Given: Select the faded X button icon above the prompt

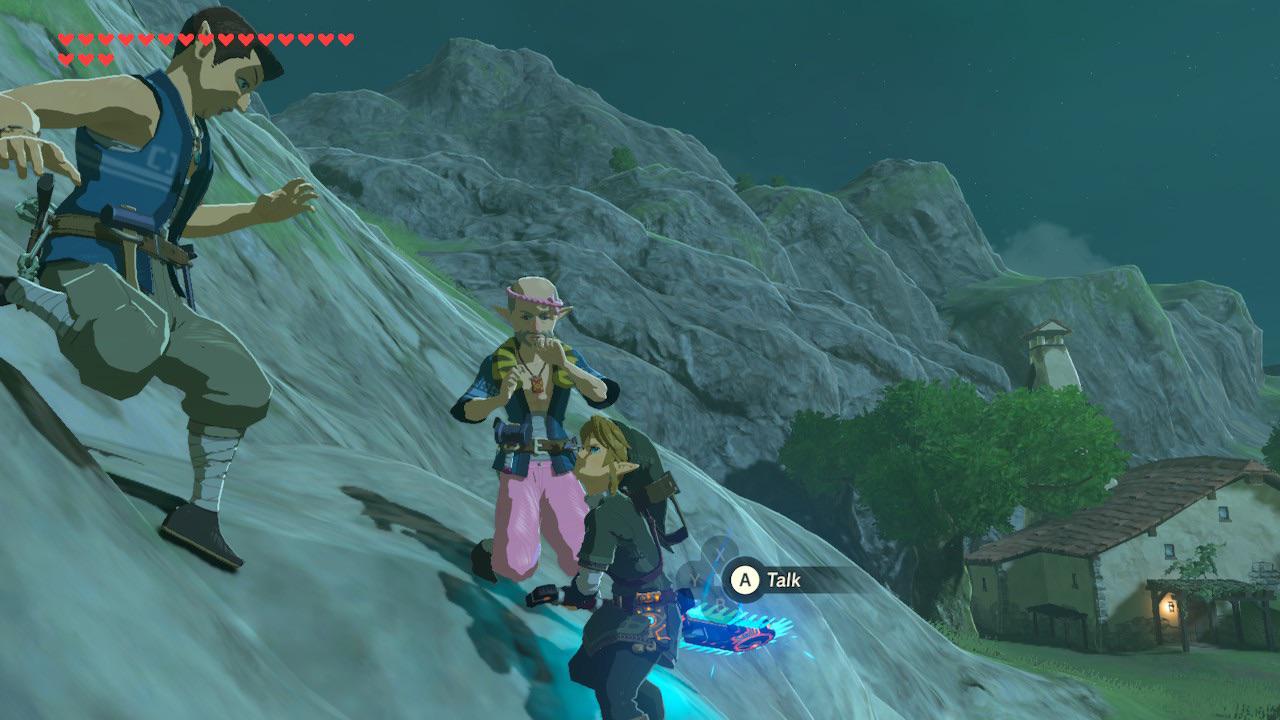Looking at the screenshot, I should (722, 552).
